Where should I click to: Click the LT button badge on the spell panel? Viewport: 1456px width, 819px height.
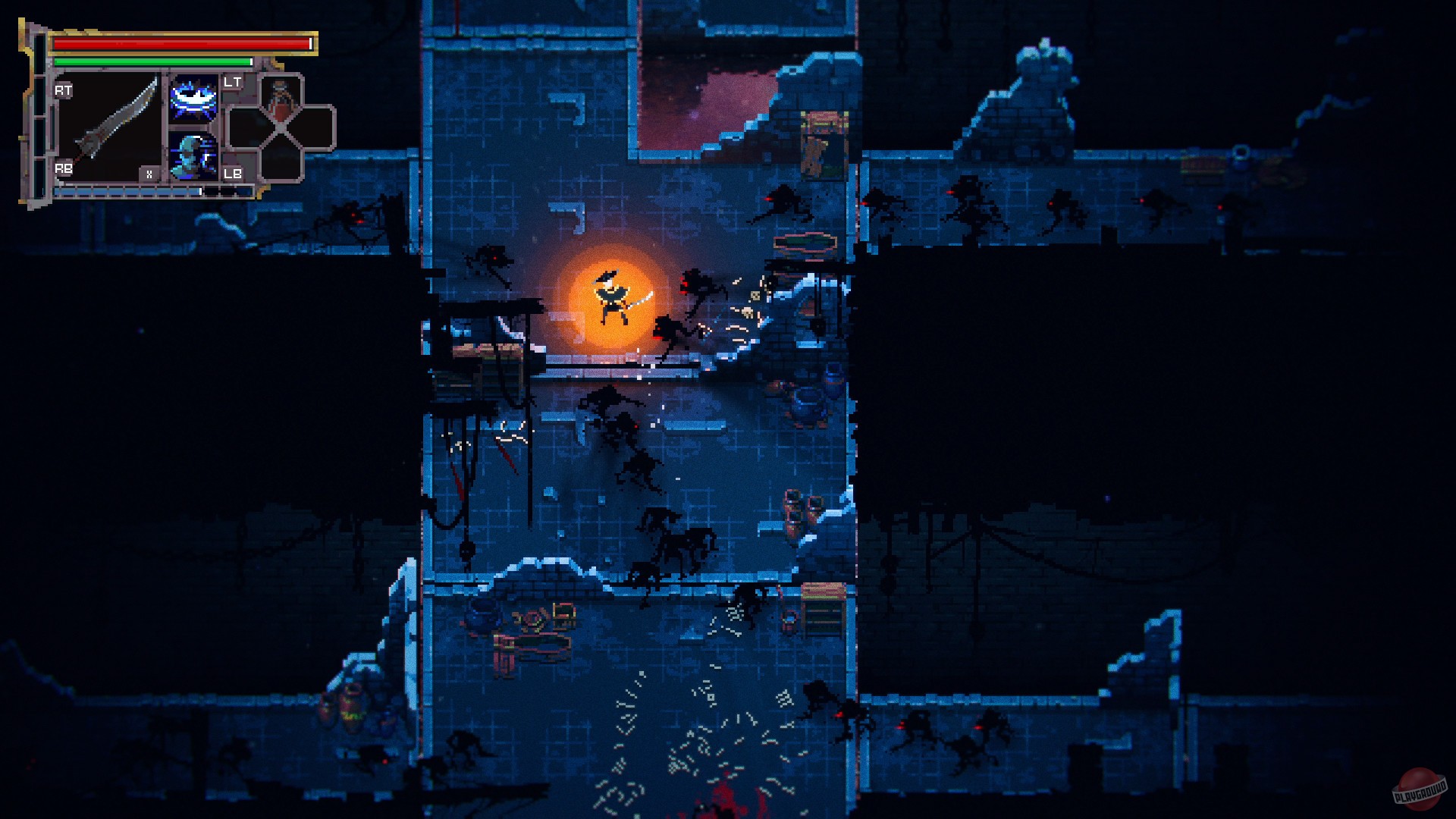[x=232, y=83]
